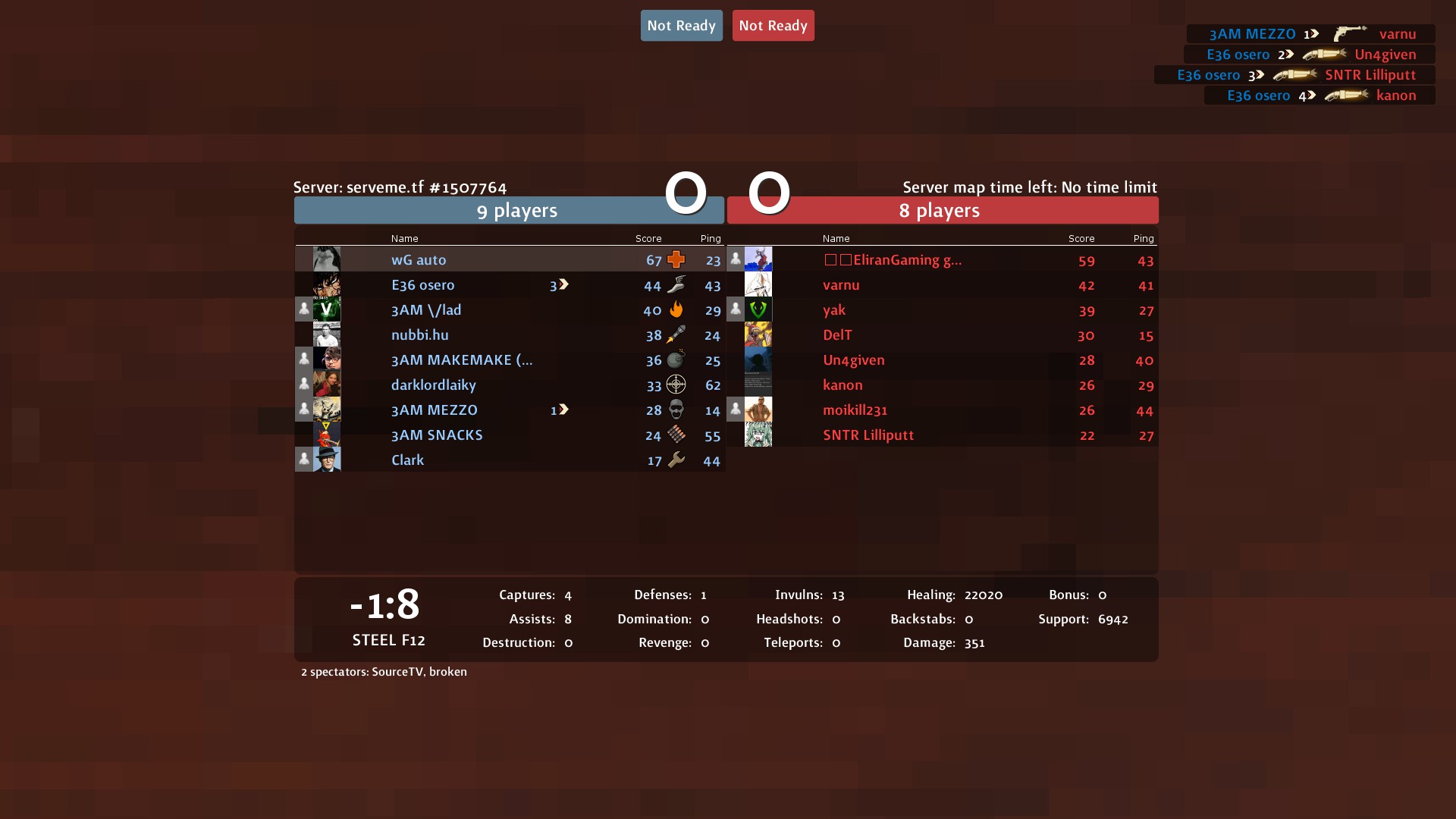1456x819 pixels.
Task: Choose the nubbi.hu player row
Action: coord(420,335)
